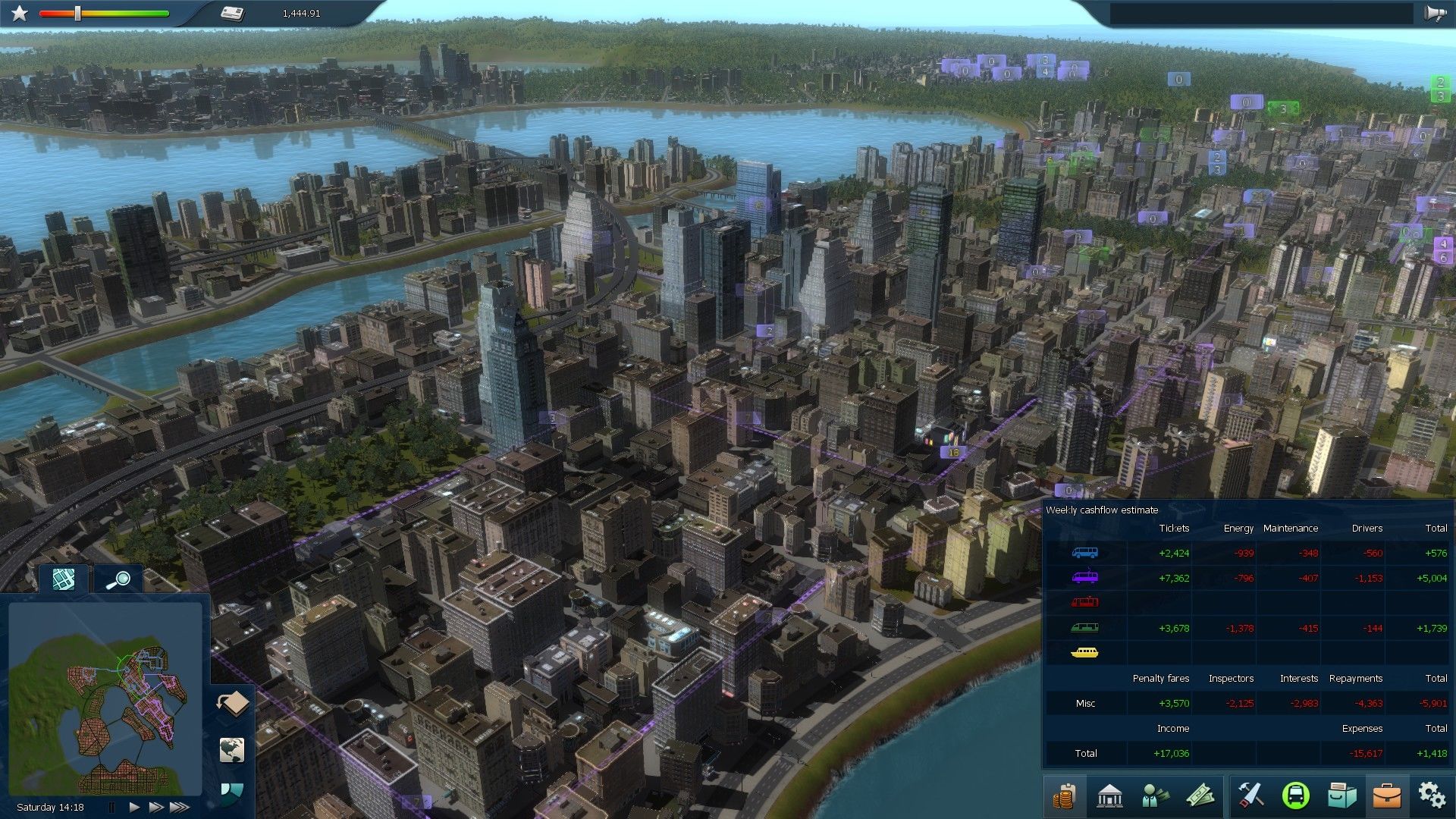Open the employee wages icon
Screen dimensions: 1456x819
click(x=1155, y=796)
